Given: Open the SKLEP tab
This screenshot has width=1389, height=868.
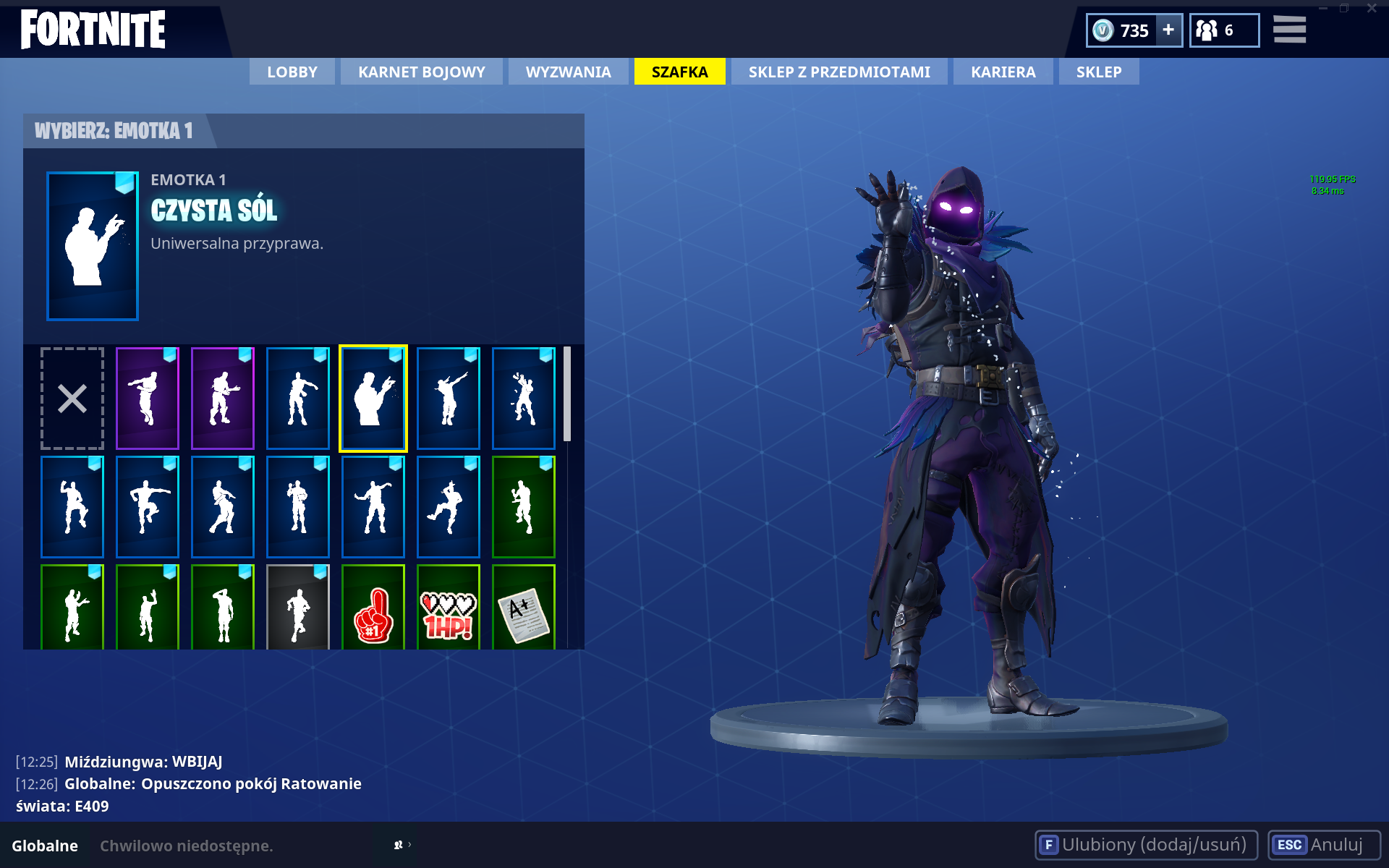Looking at the screenshot, I should [x=1098, y=72].
